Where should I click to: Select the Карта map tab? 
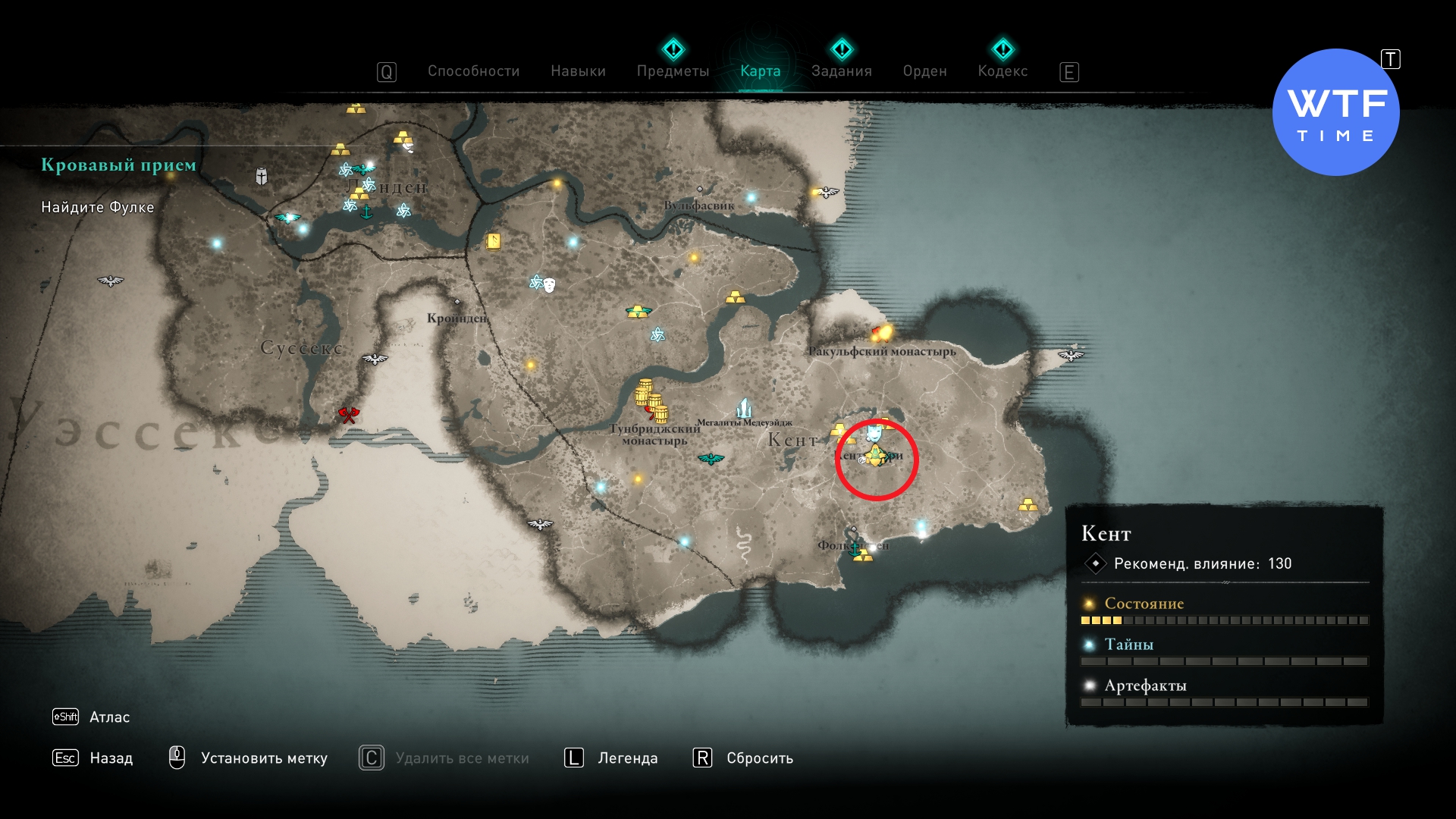coord(760,71)
